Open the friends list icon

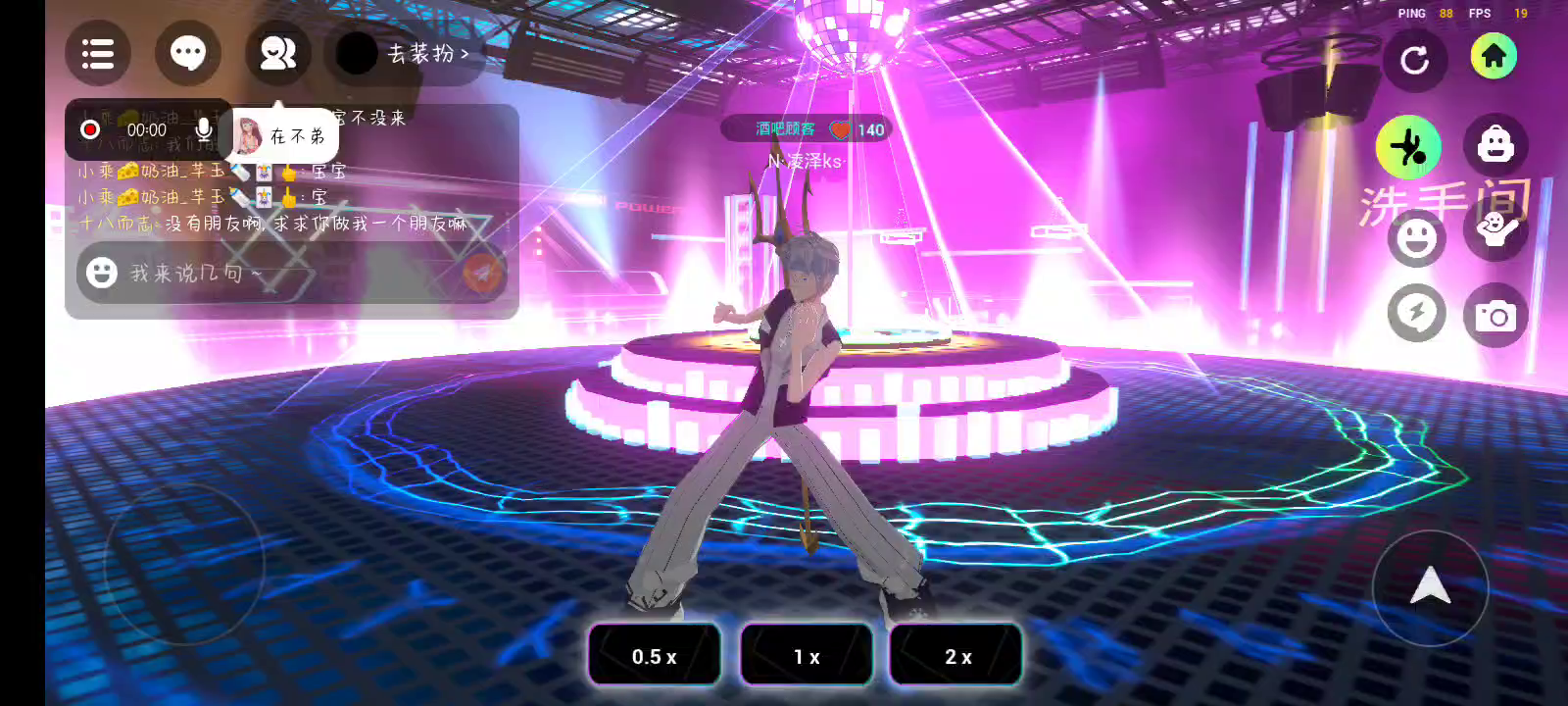pos(277,53)
